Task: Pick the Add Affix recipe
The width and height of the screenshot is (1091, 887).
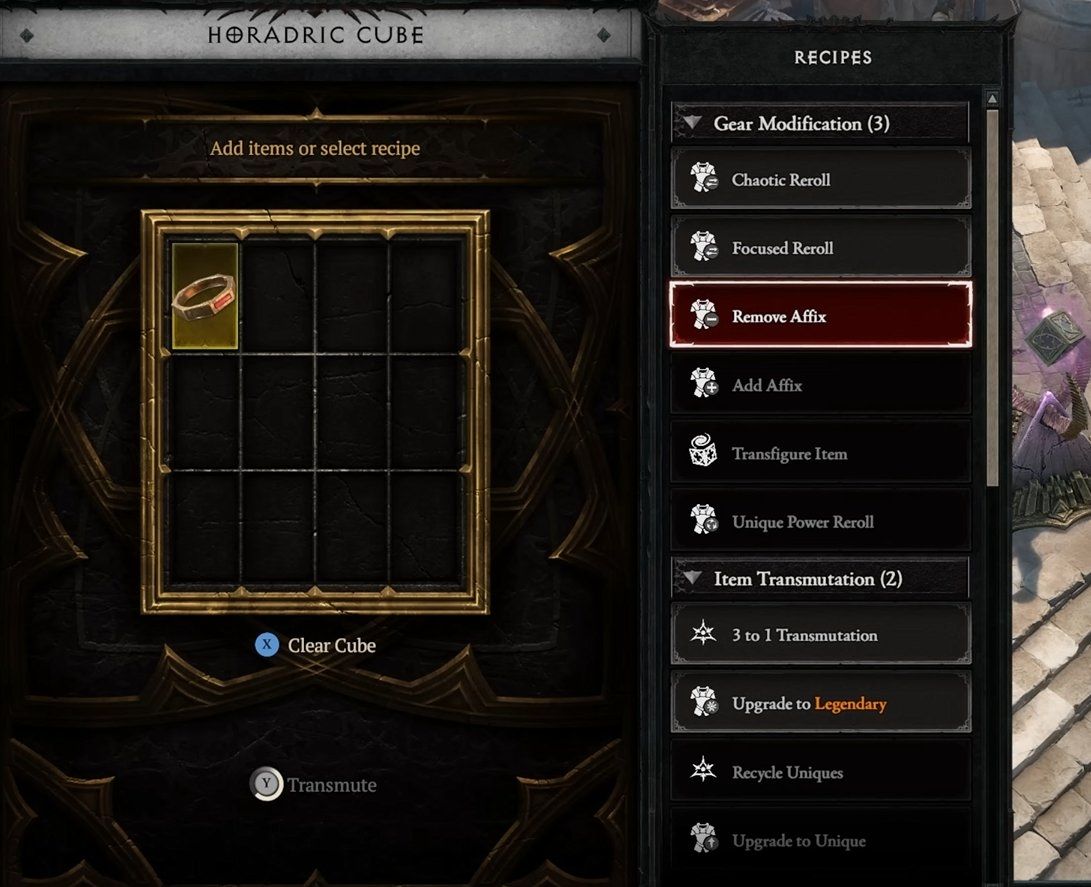Action: tap(820, 385)
